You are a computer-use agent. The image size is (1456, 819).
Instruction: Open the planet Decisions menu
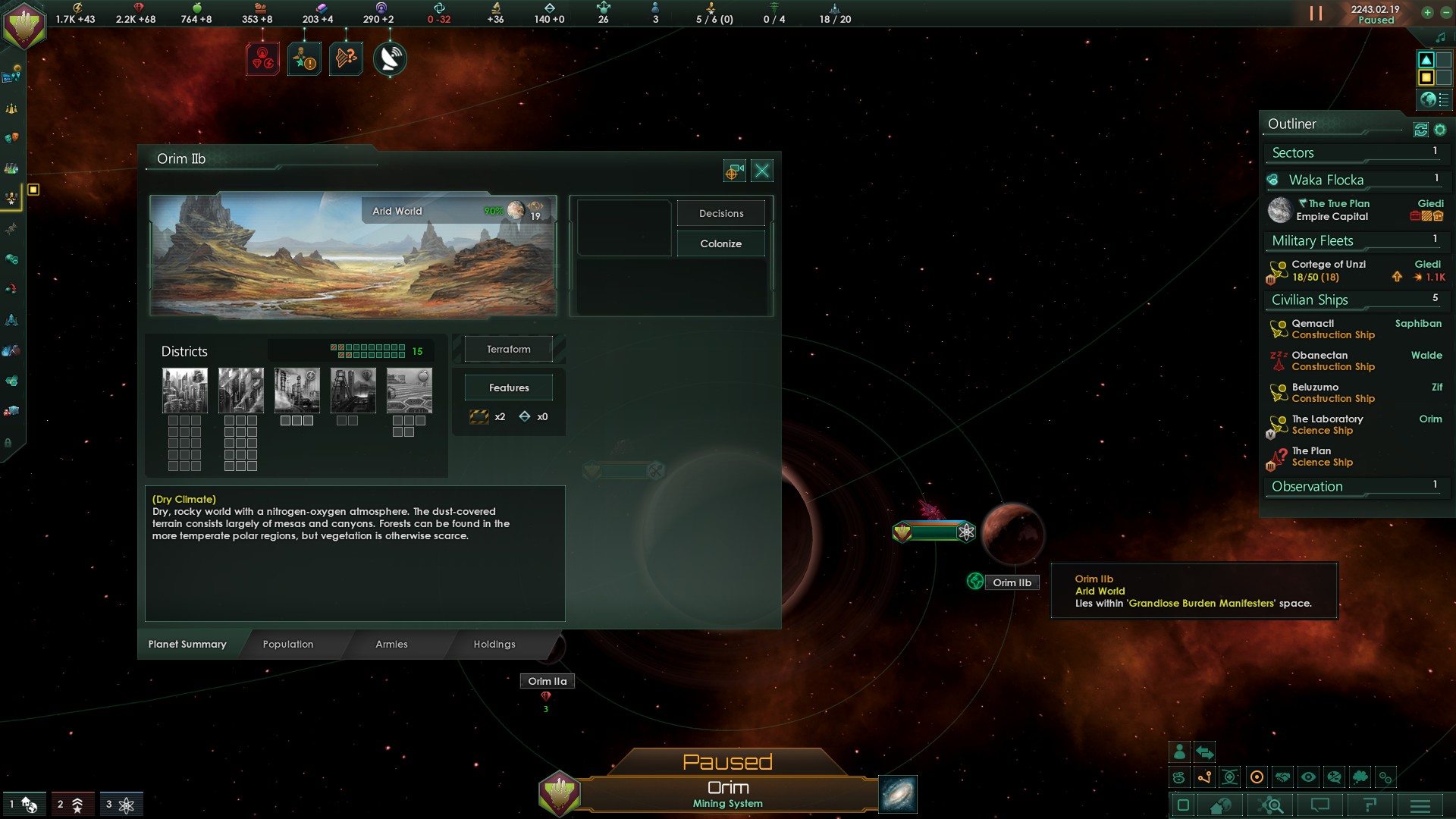[x=720, y=214]
